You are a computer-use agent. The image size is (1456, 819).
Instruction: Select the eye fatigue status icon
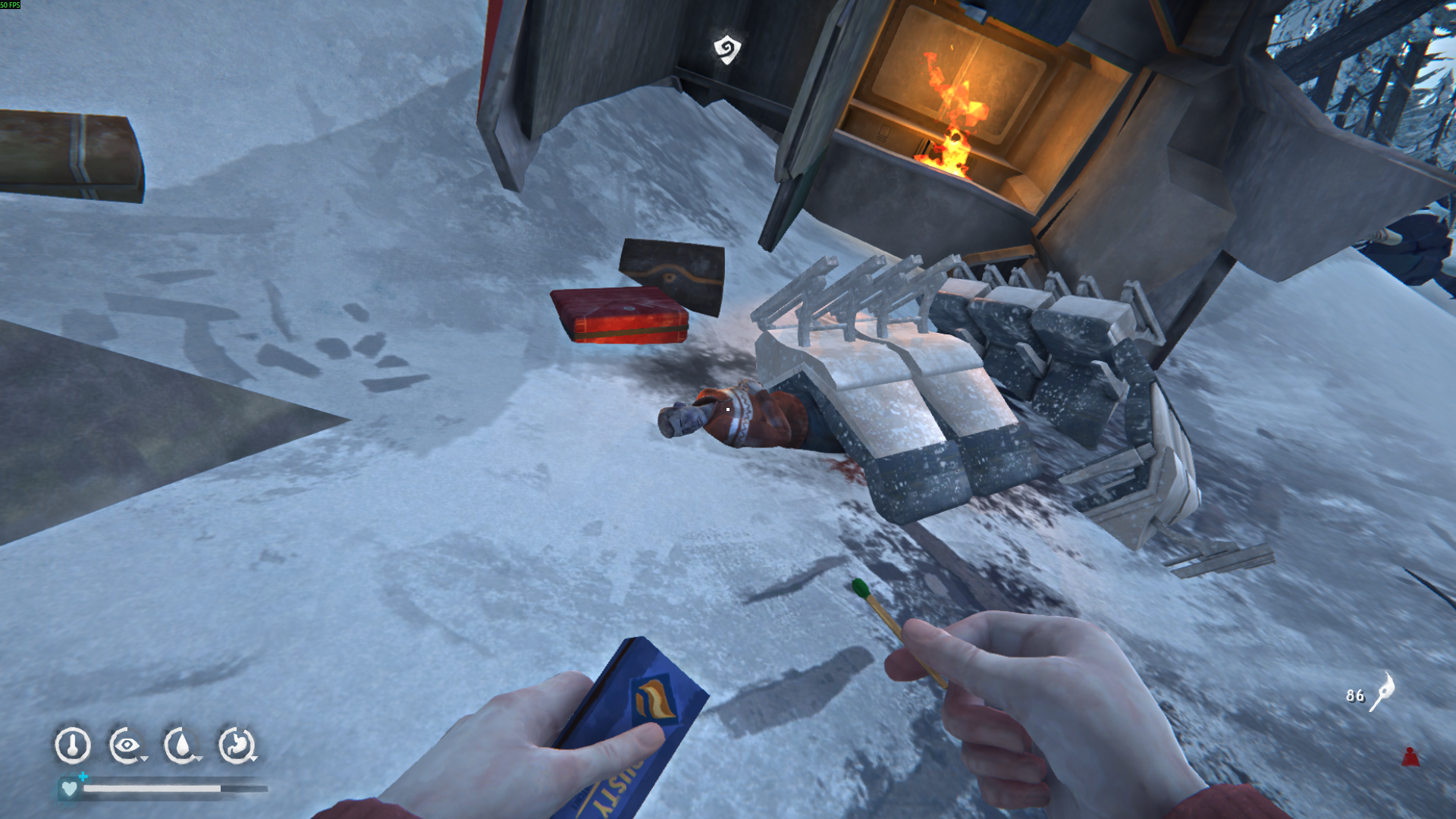pyautogui.click(x=126, y=745)
